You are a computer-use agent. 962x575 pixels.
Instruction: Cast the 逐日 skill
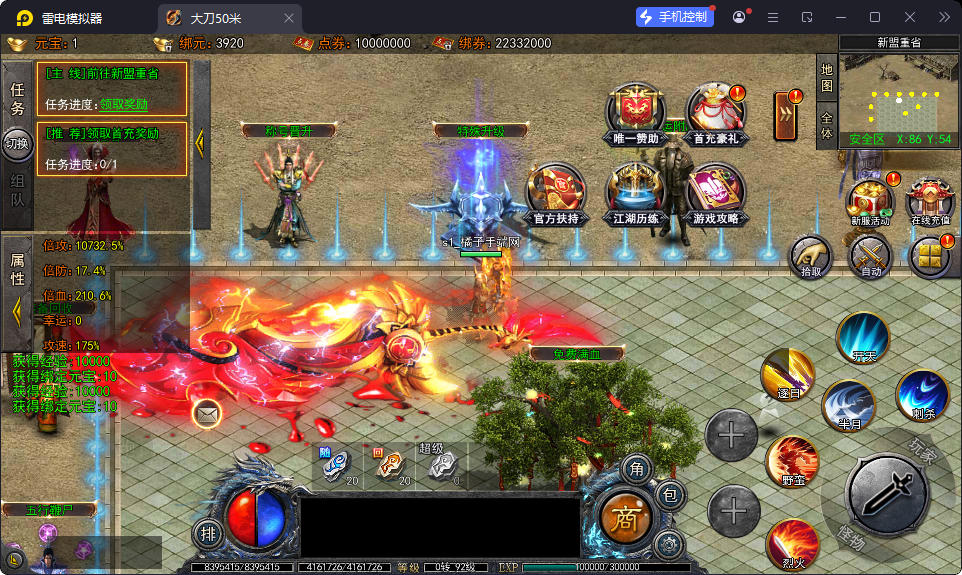[x=787, y=376]
